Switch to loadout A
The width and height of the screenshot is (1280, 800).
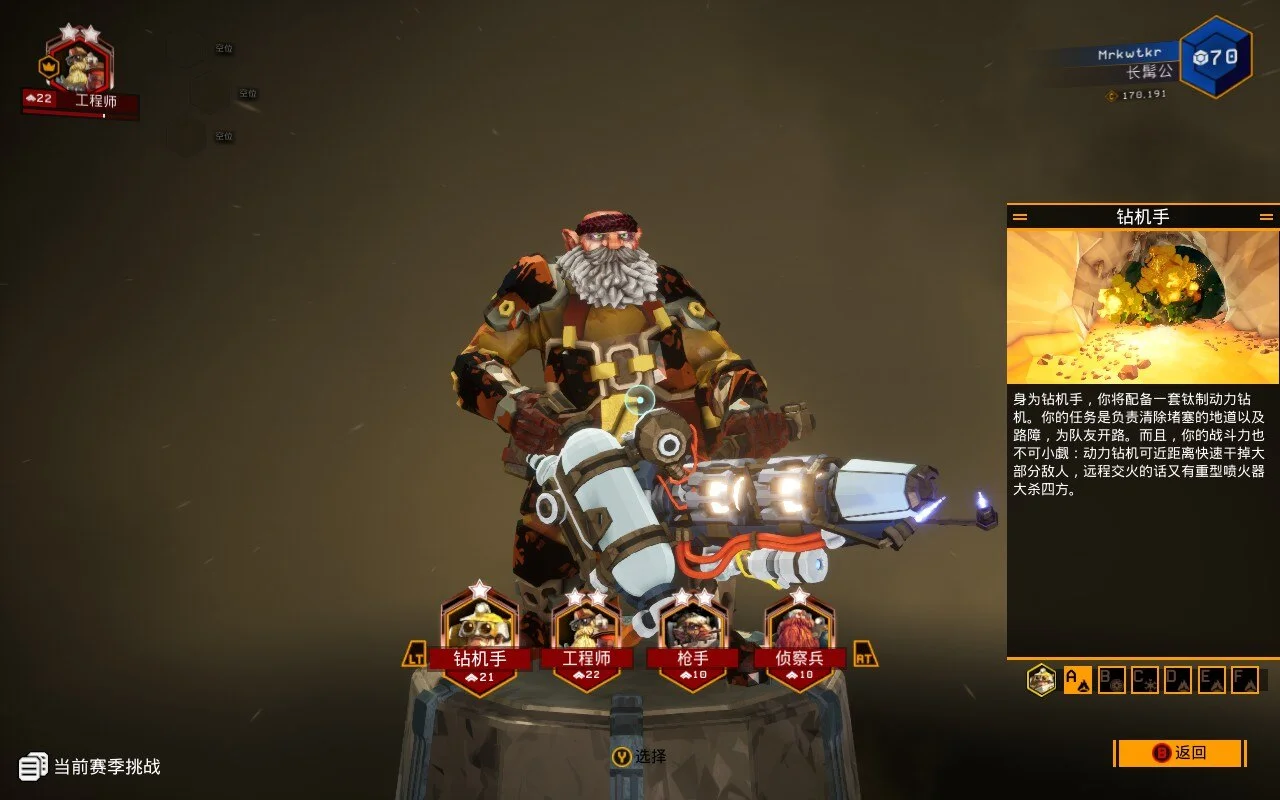[1077, 680]
